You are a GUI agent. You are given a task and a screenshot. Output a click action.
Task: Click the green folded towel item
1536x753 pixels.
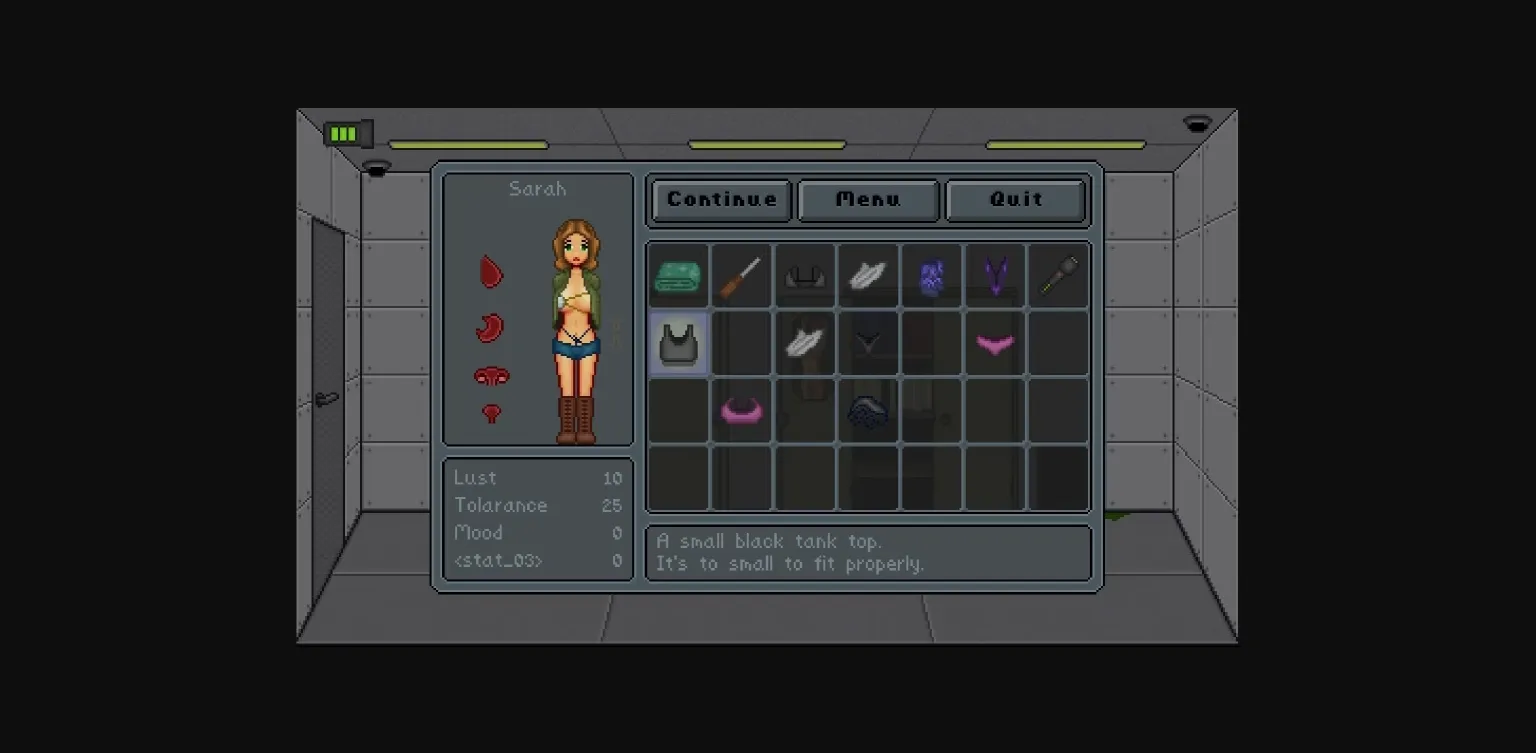point(678,276)
